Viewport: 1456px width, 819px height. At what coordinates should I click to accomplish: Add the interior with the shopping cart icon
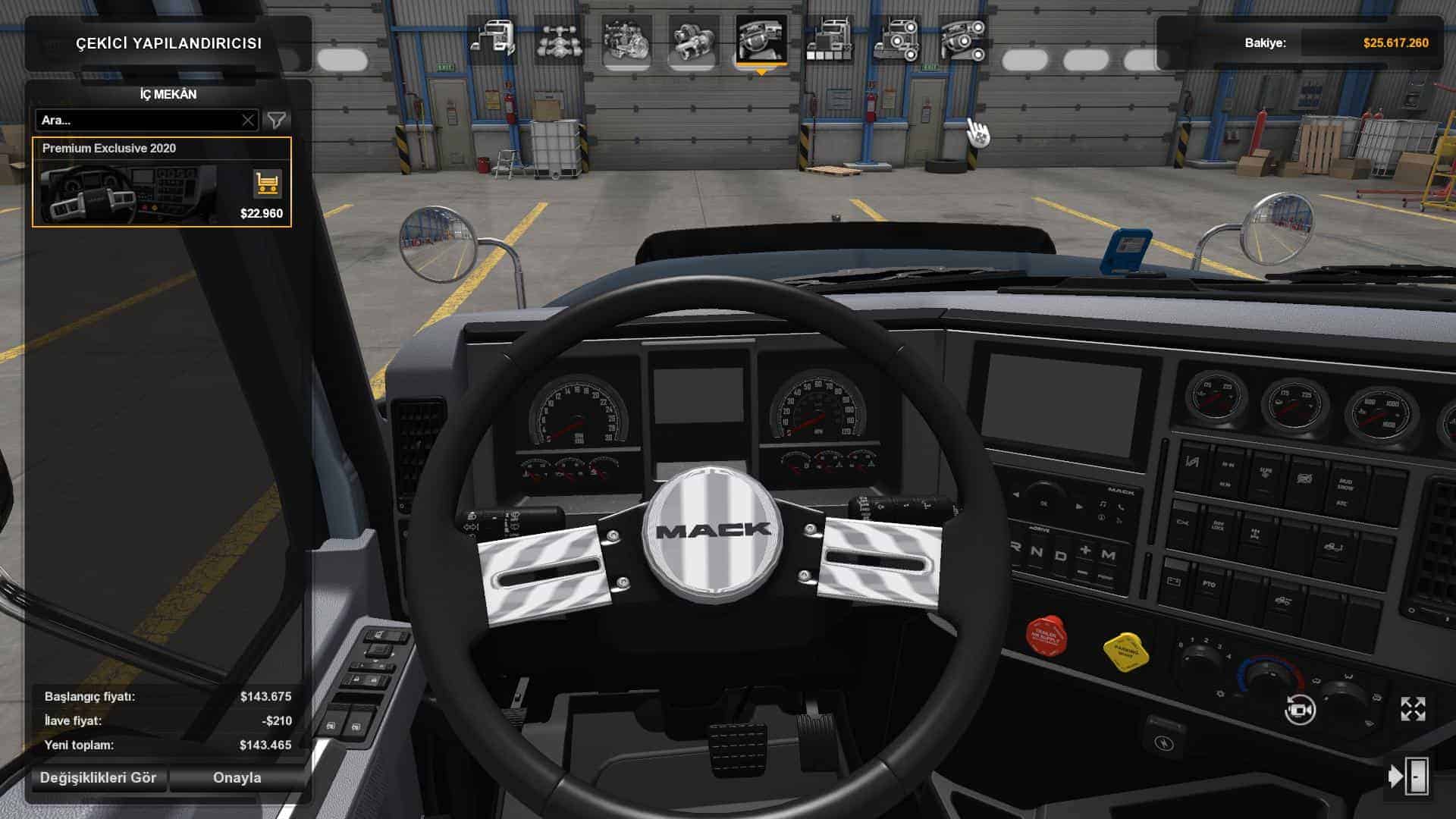point(267,184)
